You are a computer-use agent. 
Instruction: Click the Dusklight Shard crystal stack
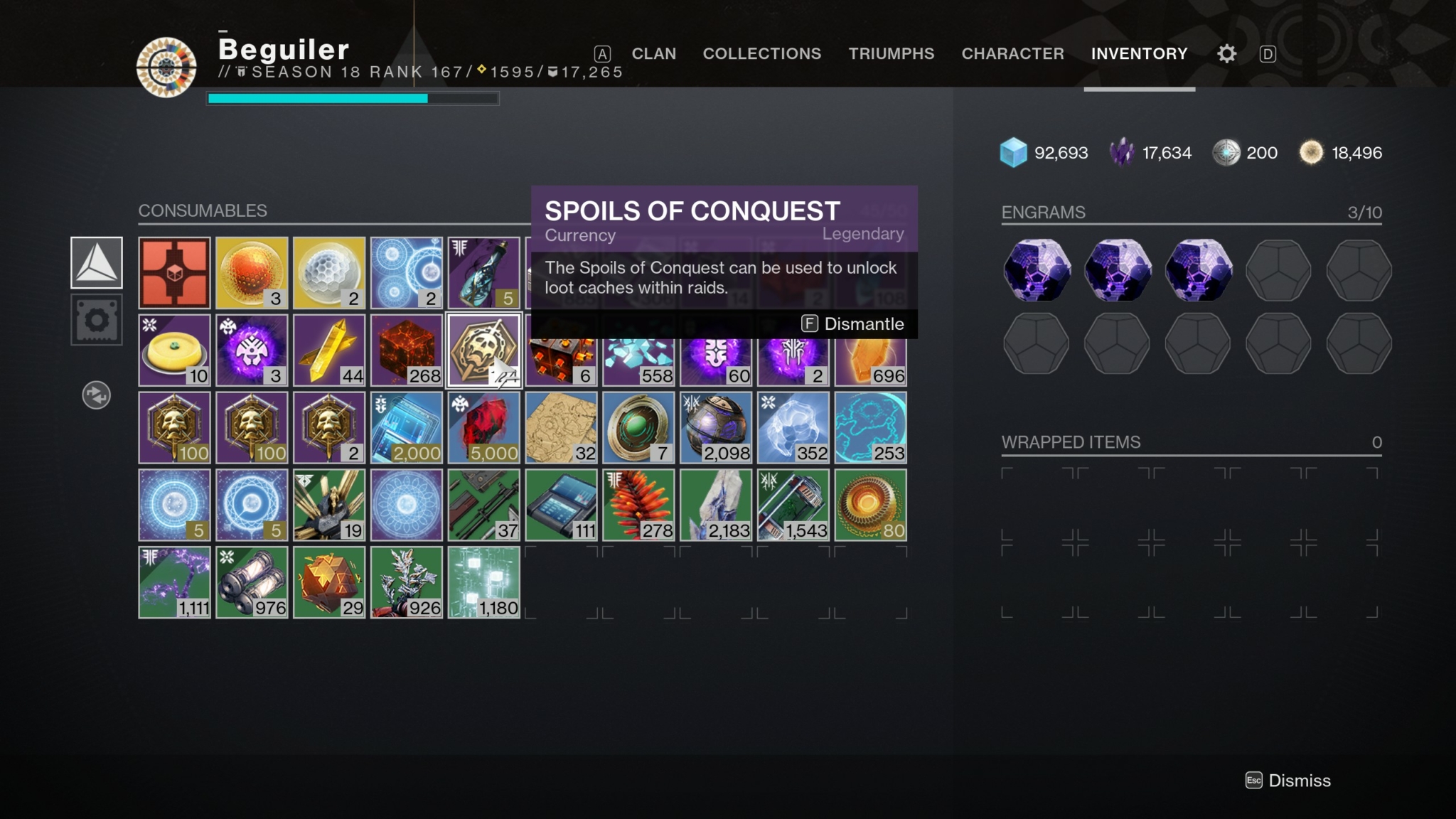pos(717,505)
